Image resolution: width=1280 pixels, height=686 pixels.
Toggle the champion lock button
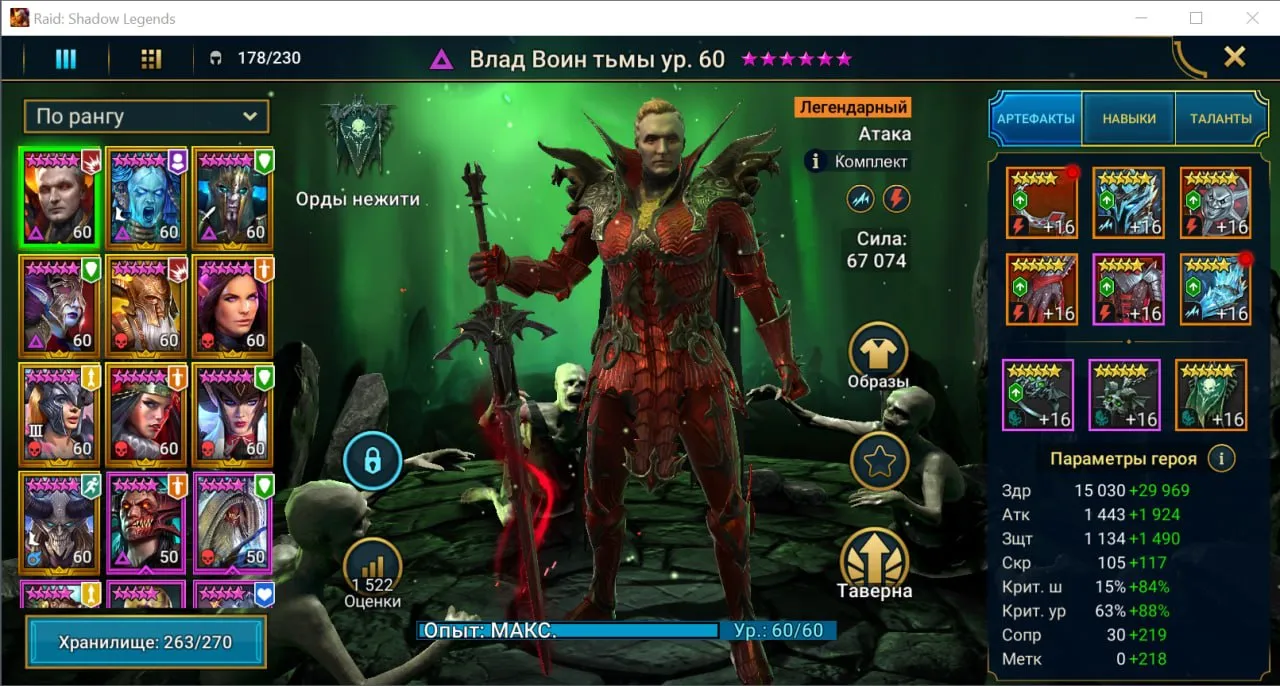pyautogui.click(x=372, y=461)
